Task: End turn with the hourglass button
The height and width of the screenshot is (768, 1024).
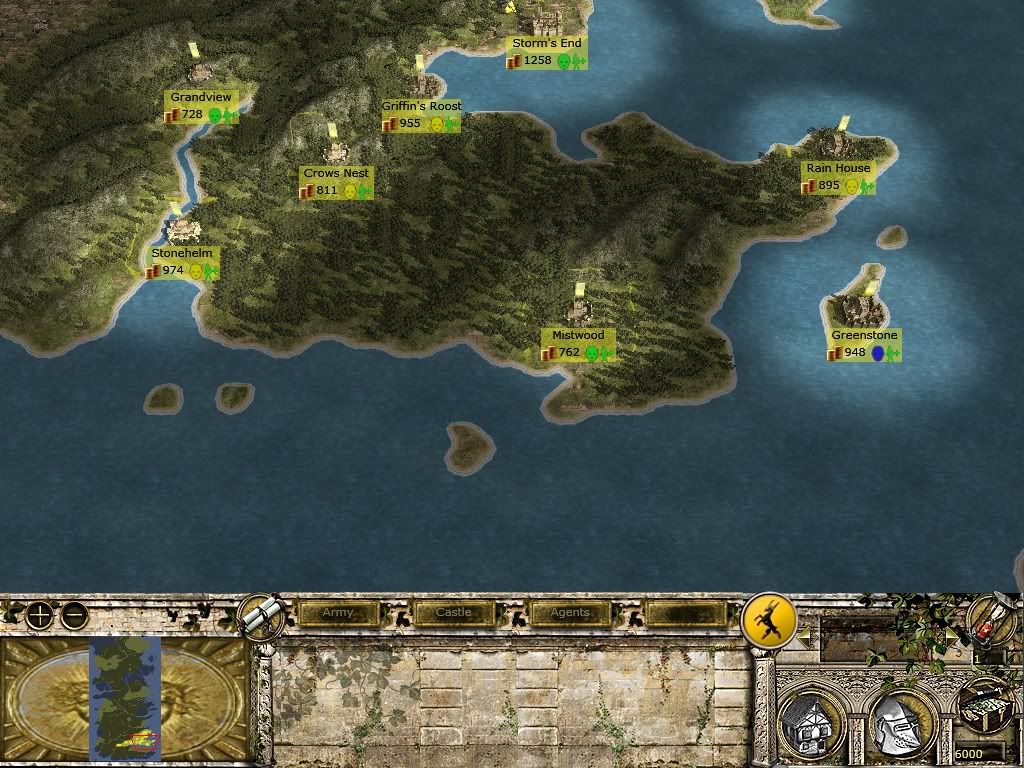Action: pos(991,622)
